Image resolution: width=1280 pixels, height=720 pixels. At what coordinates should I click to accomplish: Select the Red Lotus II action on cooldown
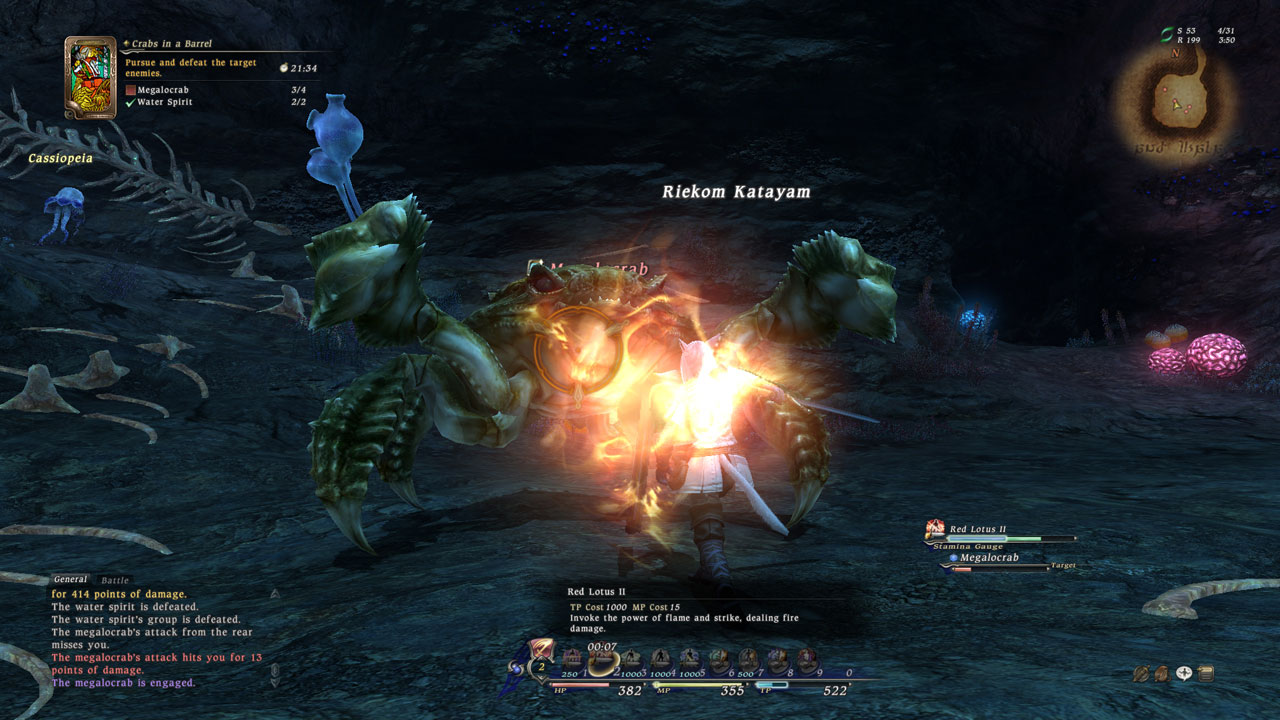602,659
